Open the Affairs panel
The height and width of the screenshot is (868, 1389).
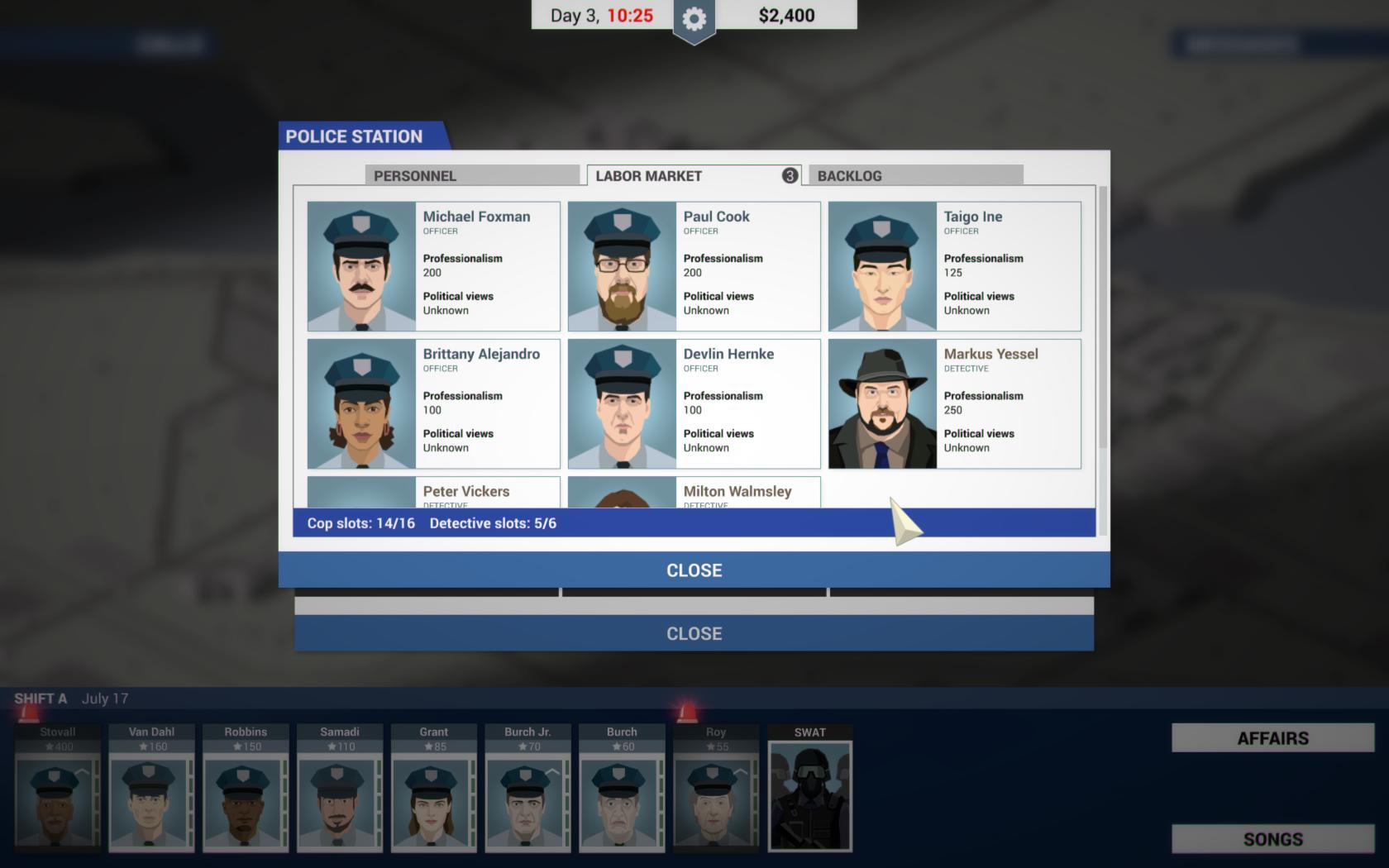pos(1272,738)
